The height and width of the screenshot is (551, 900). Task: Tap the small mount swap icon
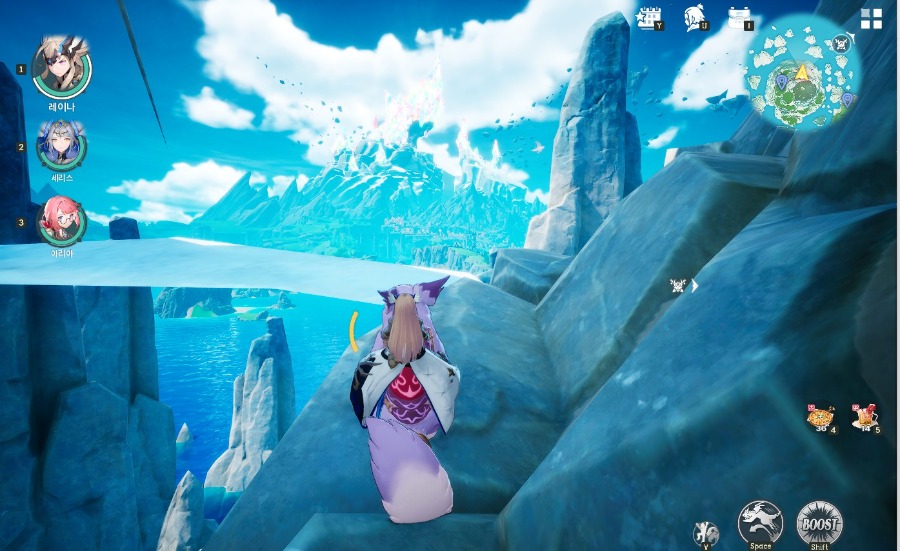(x=707, y=533)
